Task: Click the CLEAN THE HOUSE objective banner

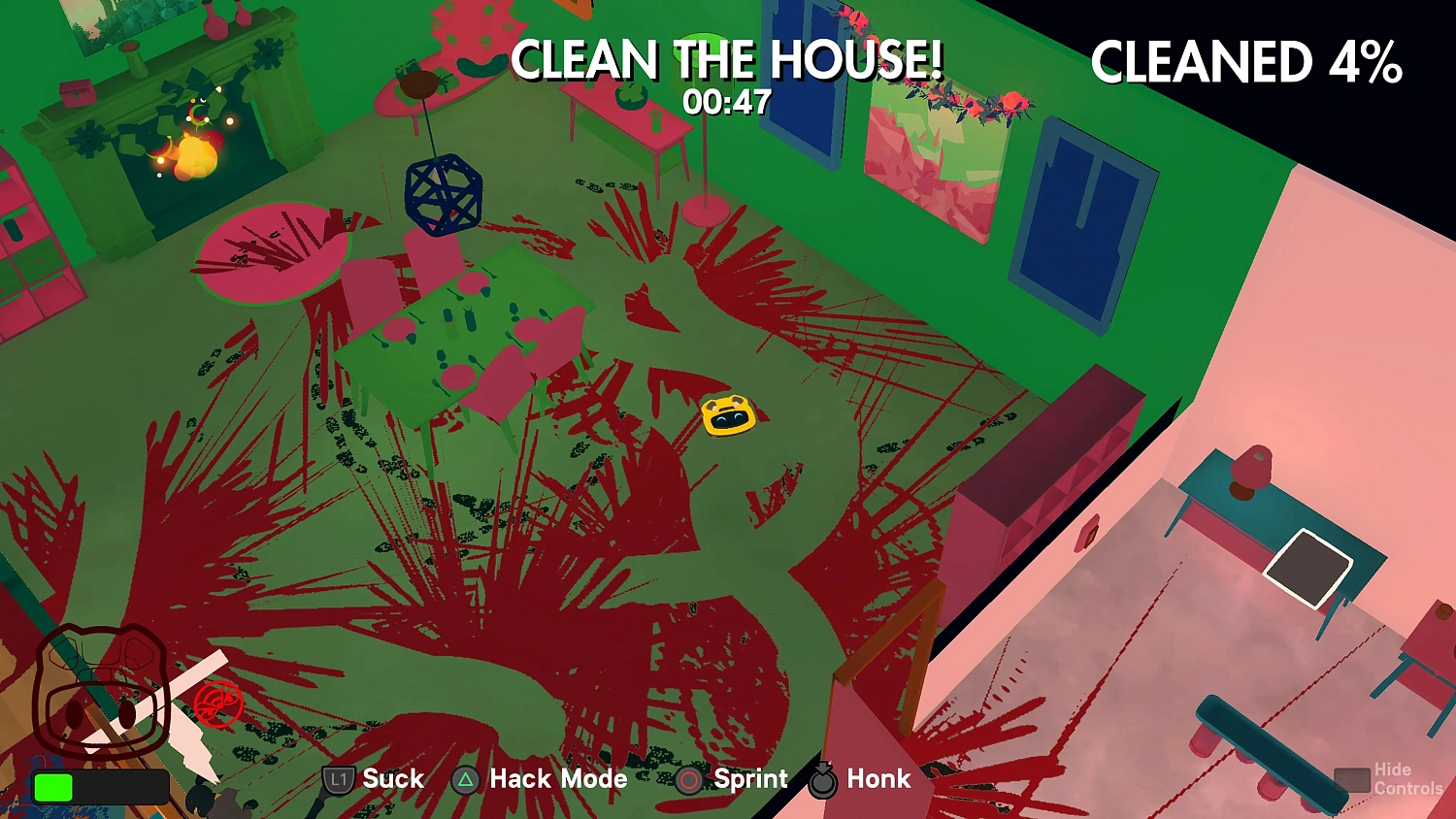Action: pyautogui.click(x=727, y=60)
